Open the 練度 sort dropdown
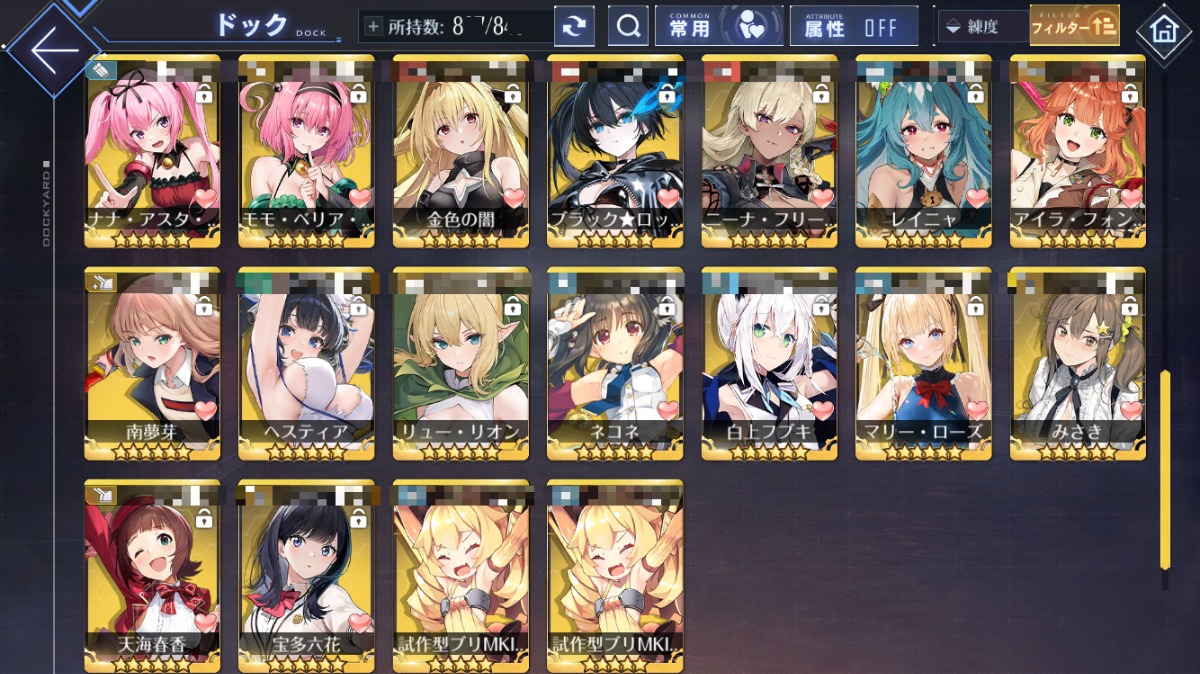Viewport: 1200px width, 674px height. pos(982,27)
